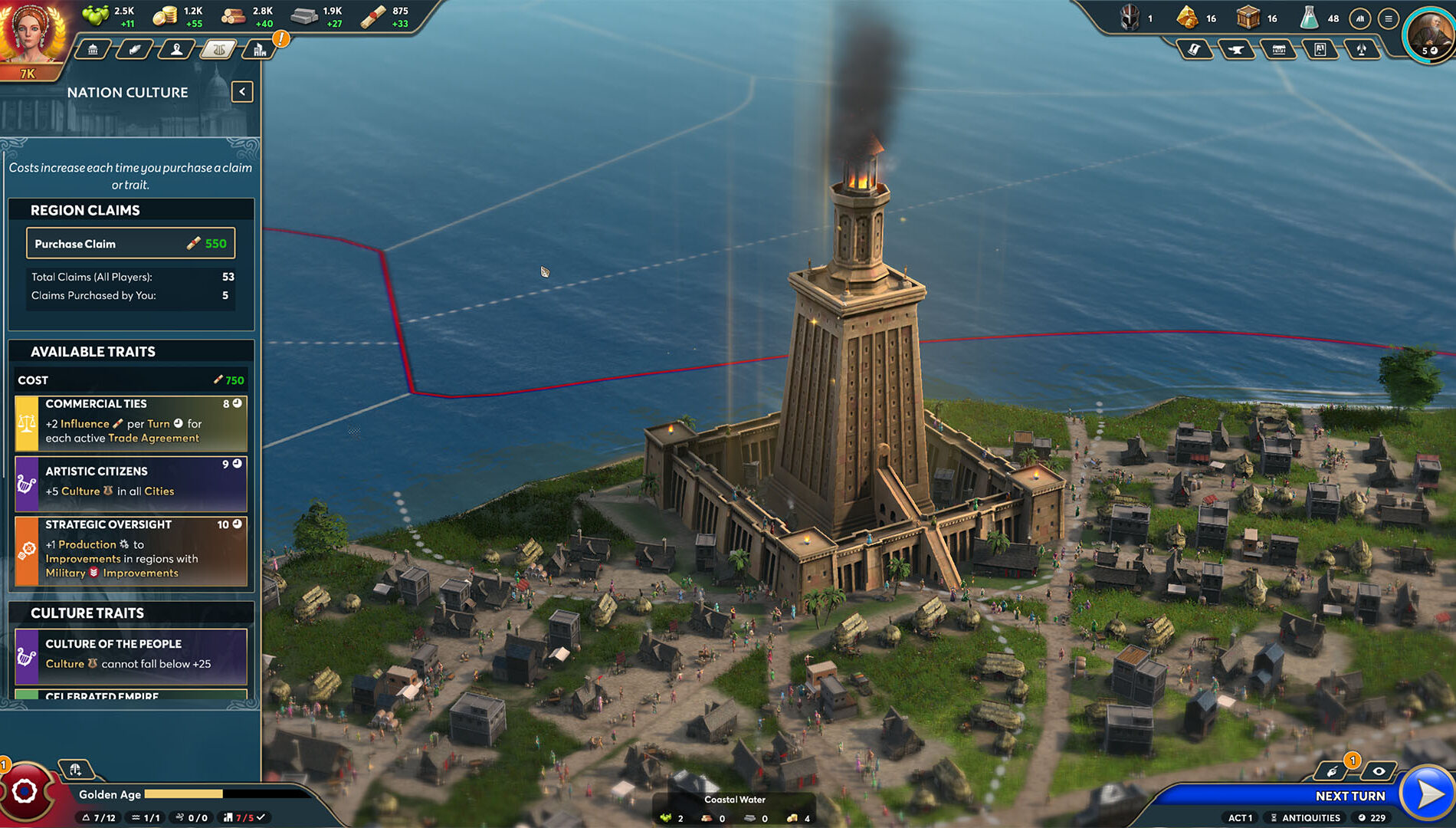Open the scroll research icon

(1195, 48)
